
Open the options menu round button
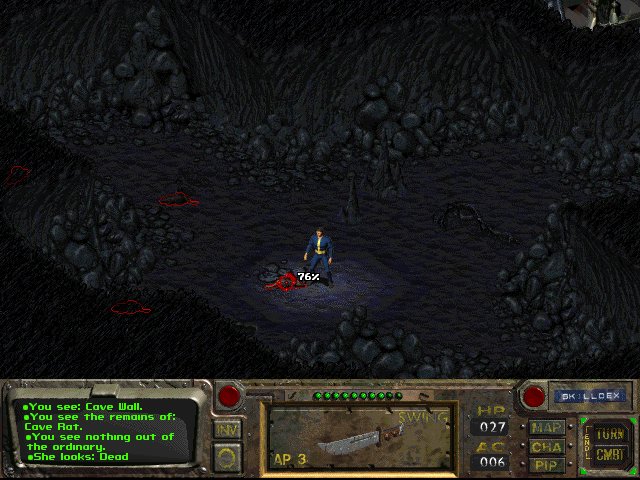[228, 457]
